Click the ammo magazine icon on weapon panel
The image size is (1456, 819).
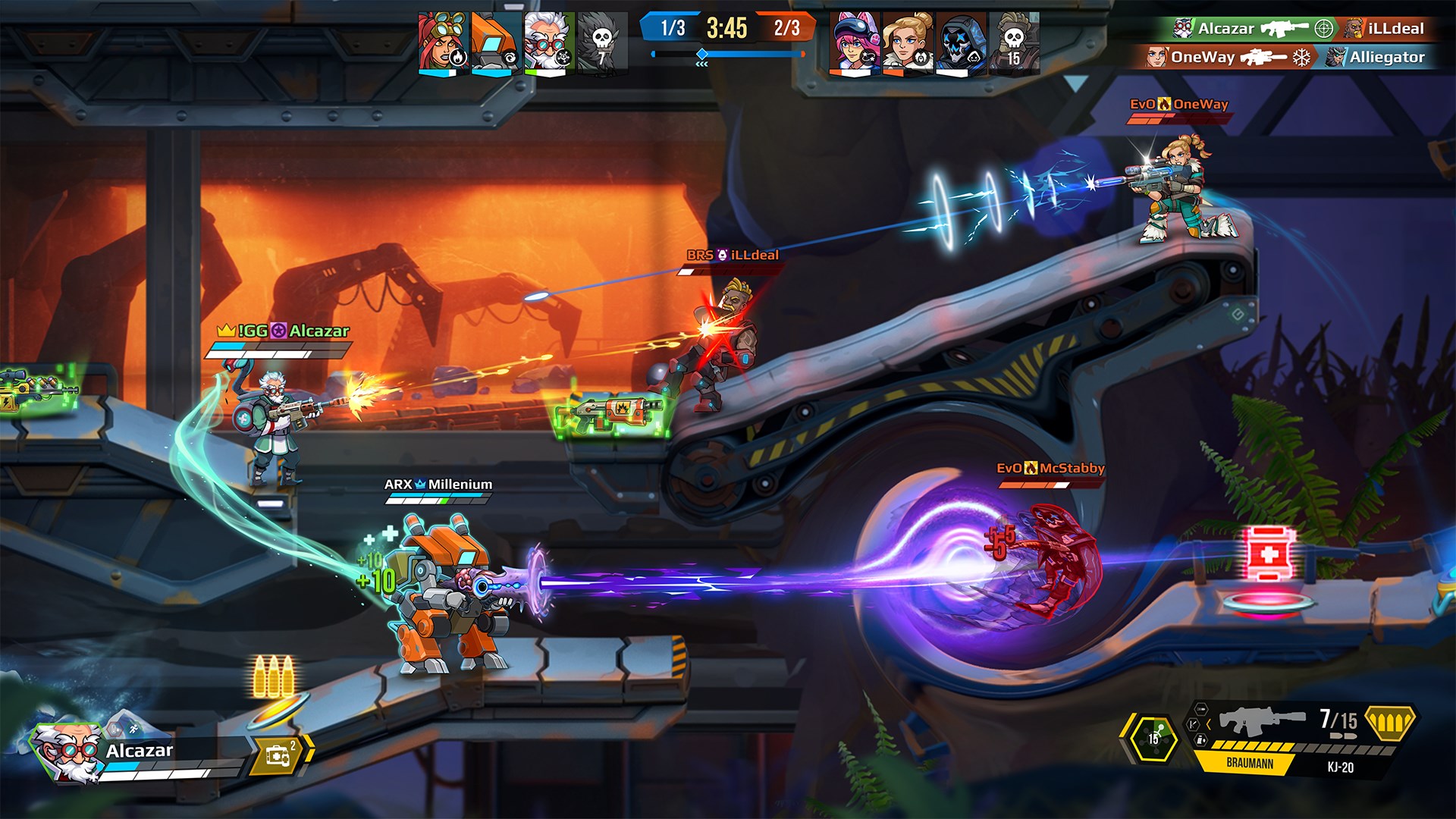click(1200, 710)
